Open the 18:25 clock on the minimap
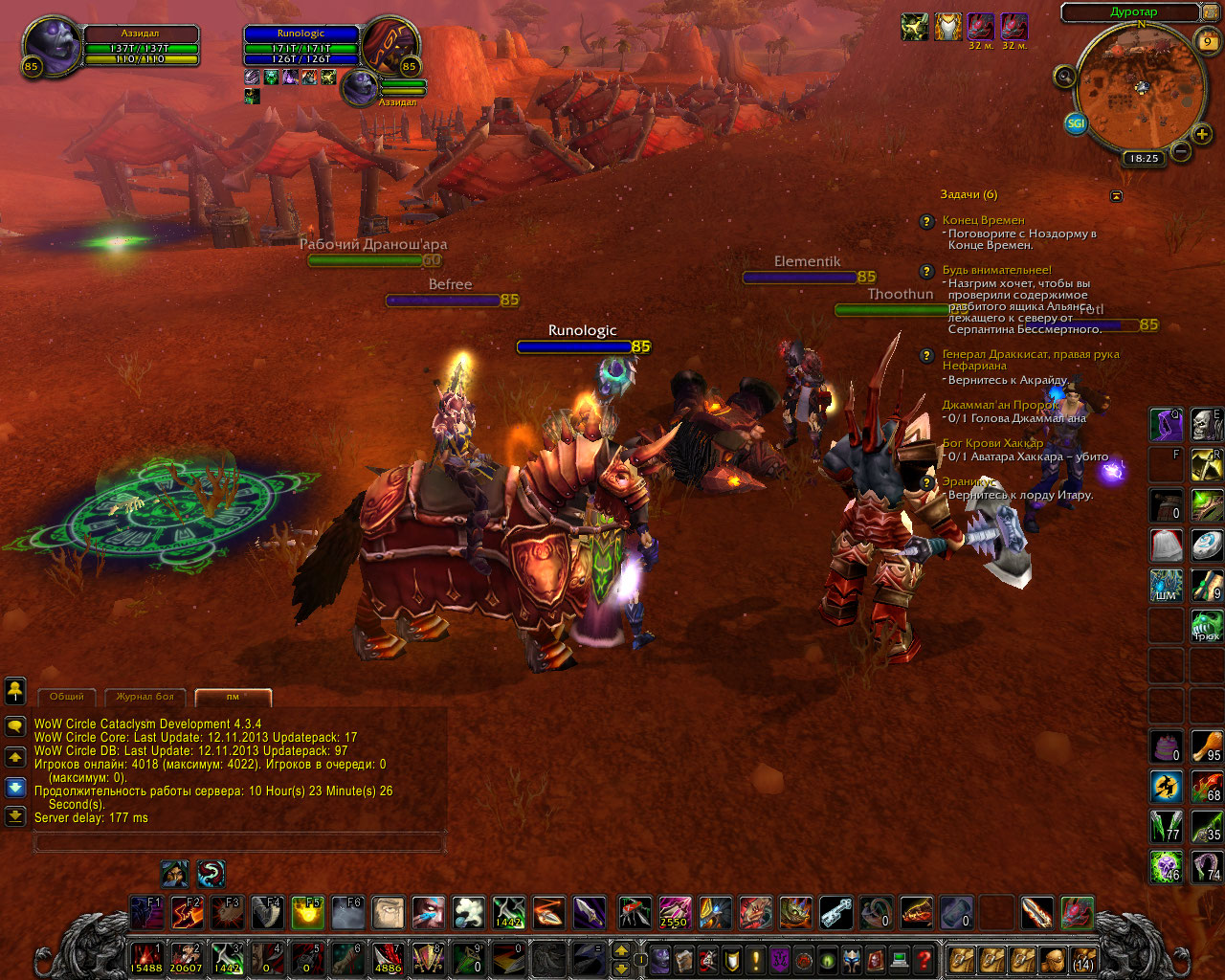The width and height of the screenshot is (1225, 980). [1144, 159]
